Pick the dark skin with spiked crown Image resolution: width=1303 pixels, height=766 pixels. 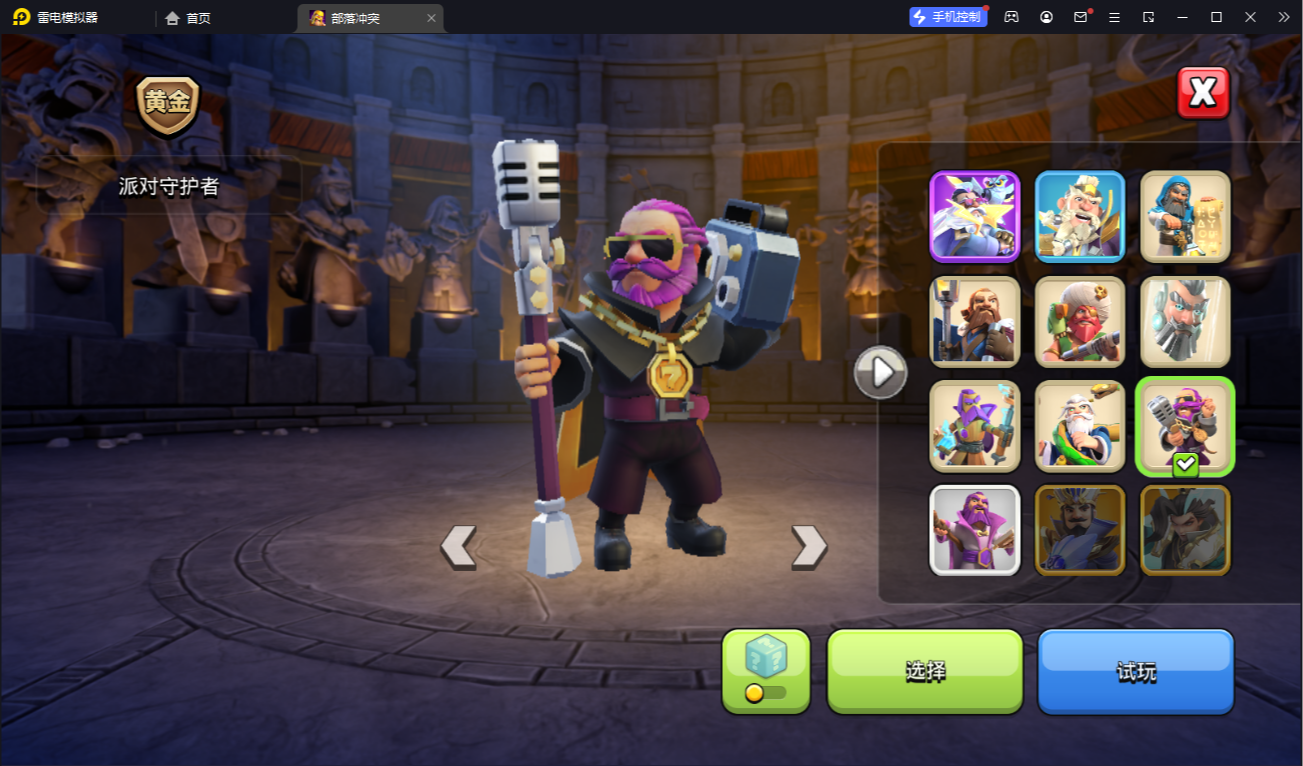(1080, 530)
